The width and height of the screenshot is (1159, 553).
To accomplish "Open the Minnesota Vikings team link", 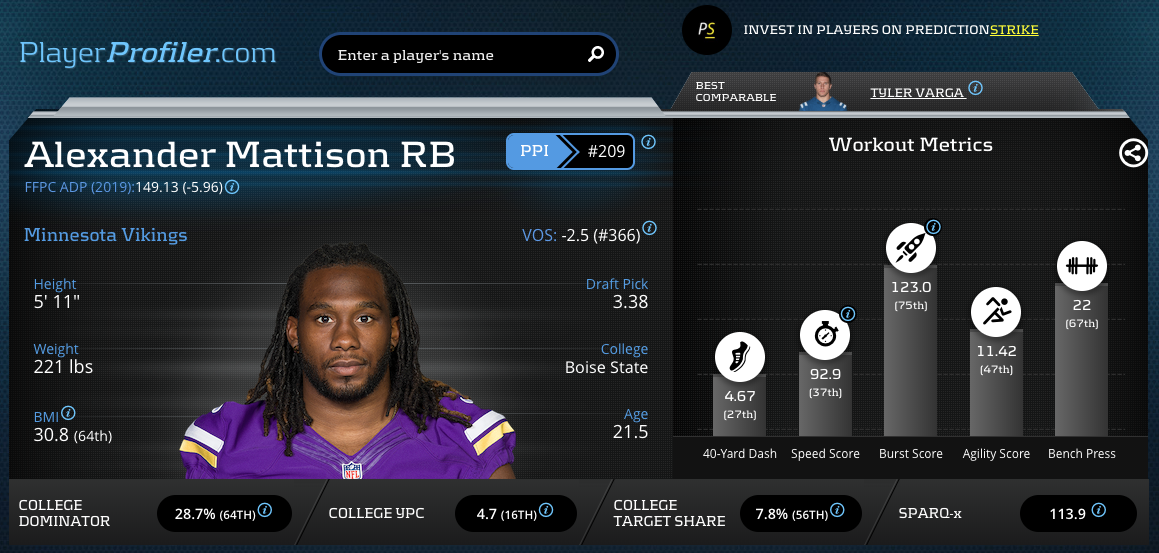I will [x=105, y=236].
